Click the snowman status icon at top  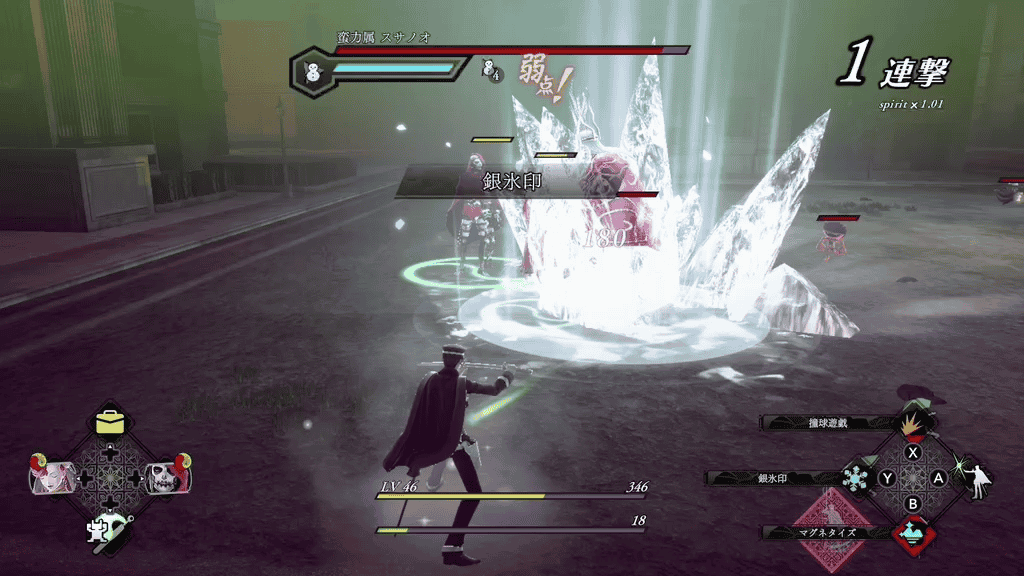point(311,72)
